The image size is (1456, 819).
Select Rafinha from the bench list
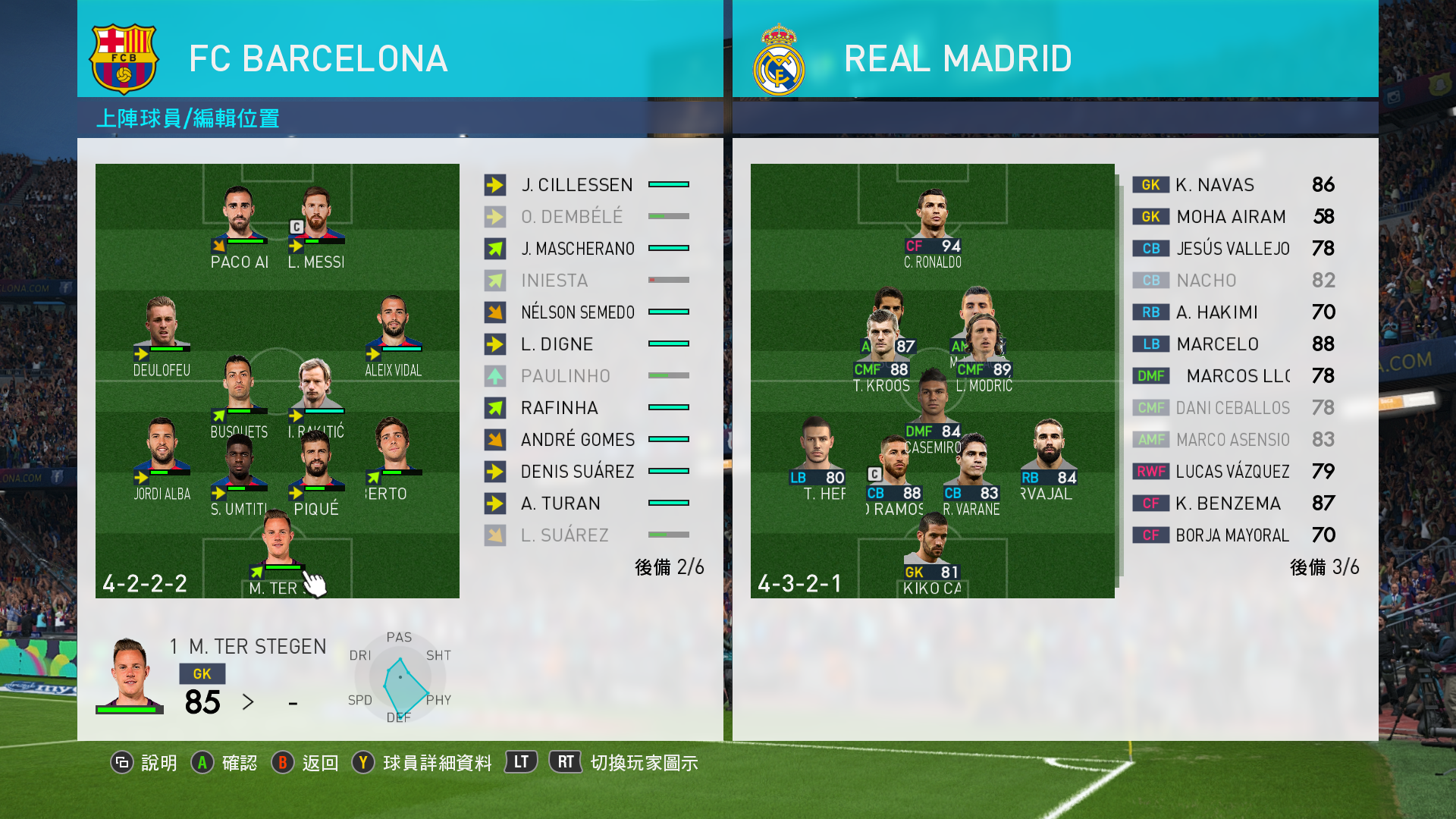click(x=559, y=408)
